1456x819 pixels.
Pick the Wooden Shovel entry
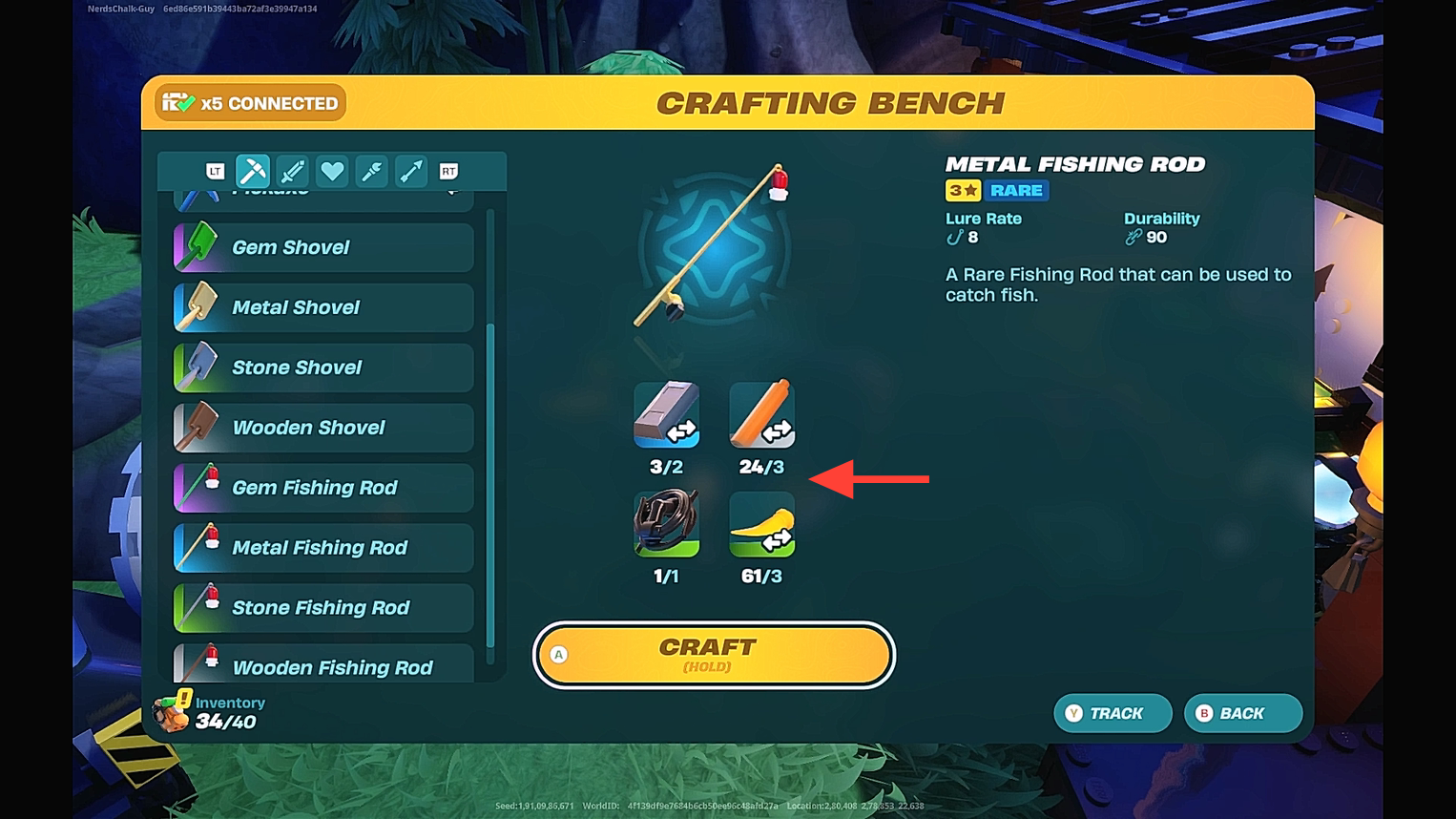(x=323, y=428)
